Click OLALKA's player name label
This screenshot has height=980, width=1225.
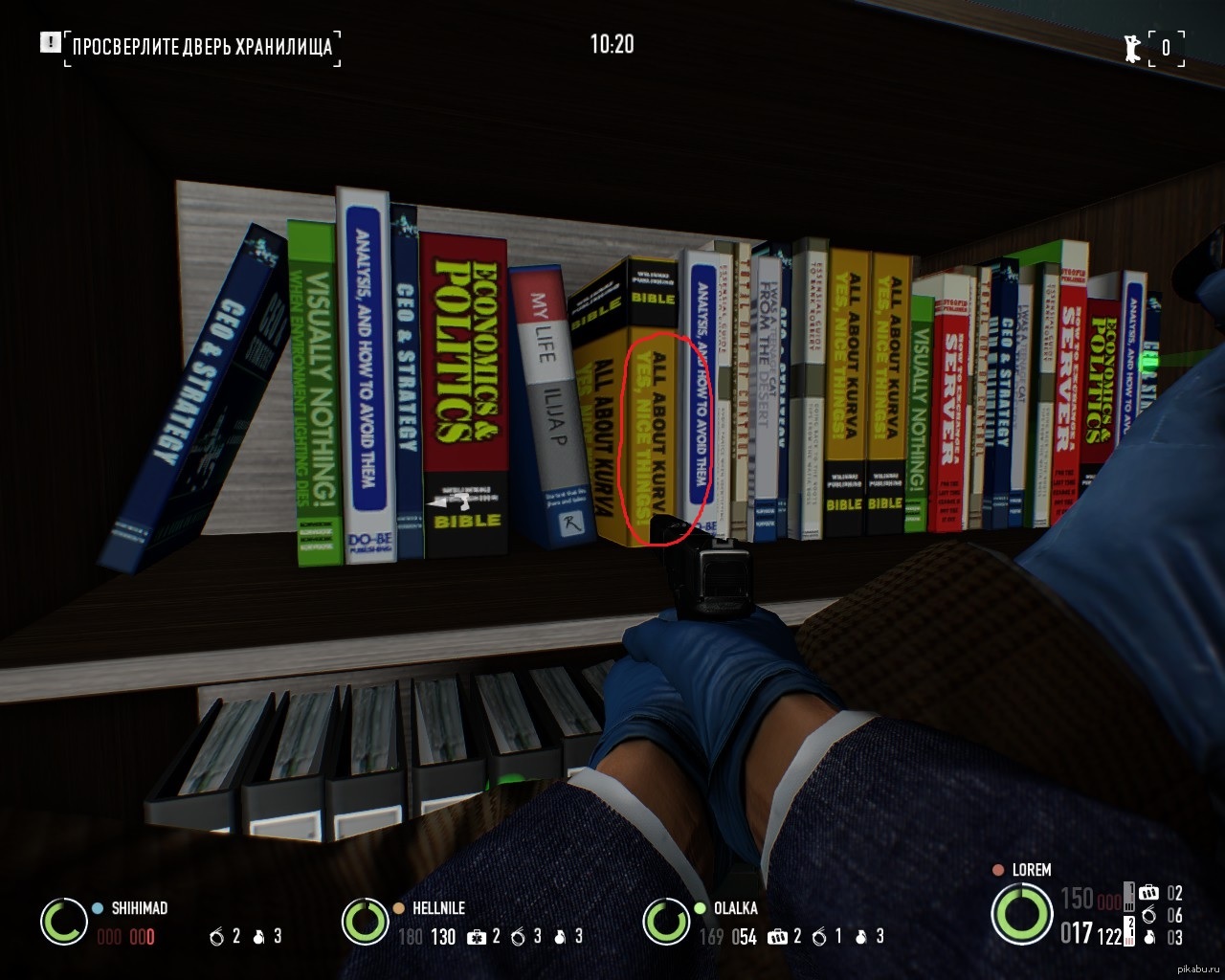click(735, 908)
